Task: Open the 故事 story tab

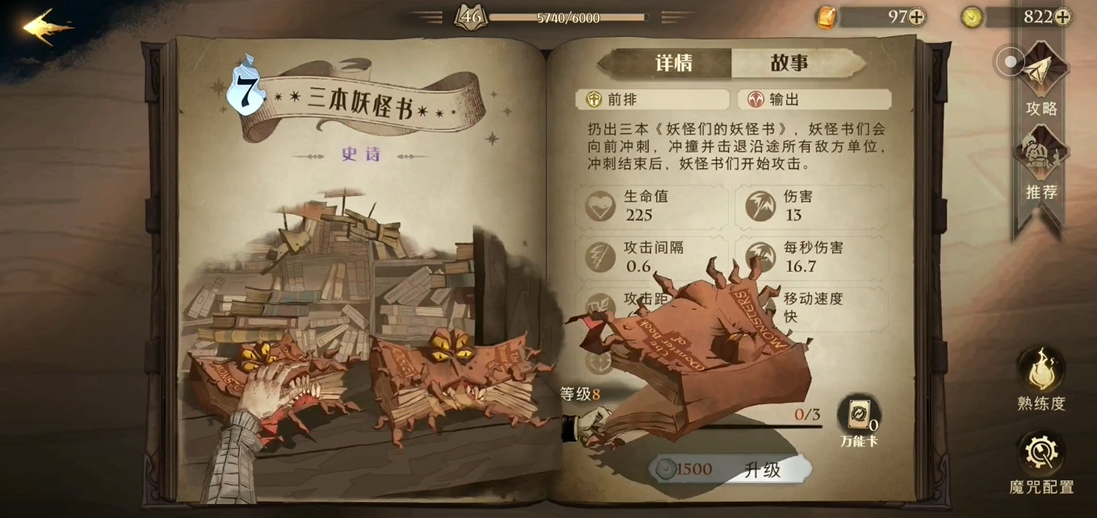Action: pyautogui.click(x=789, y=63)
